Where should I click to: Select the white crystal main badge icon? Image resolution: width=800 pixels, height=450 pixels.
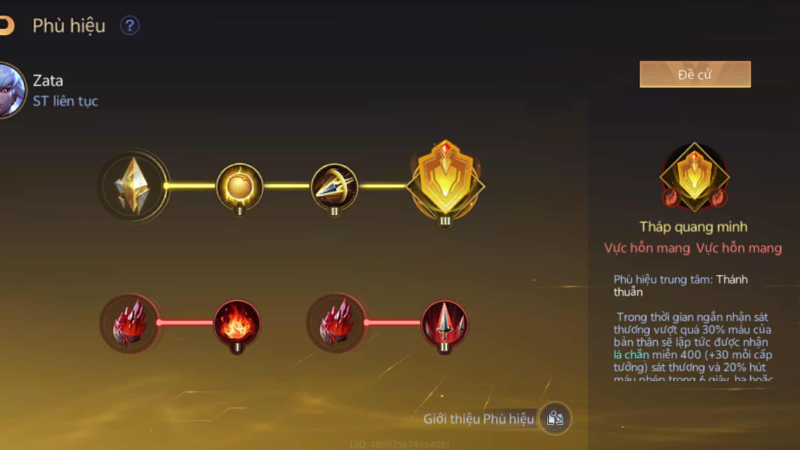click(x=133, y=185)
